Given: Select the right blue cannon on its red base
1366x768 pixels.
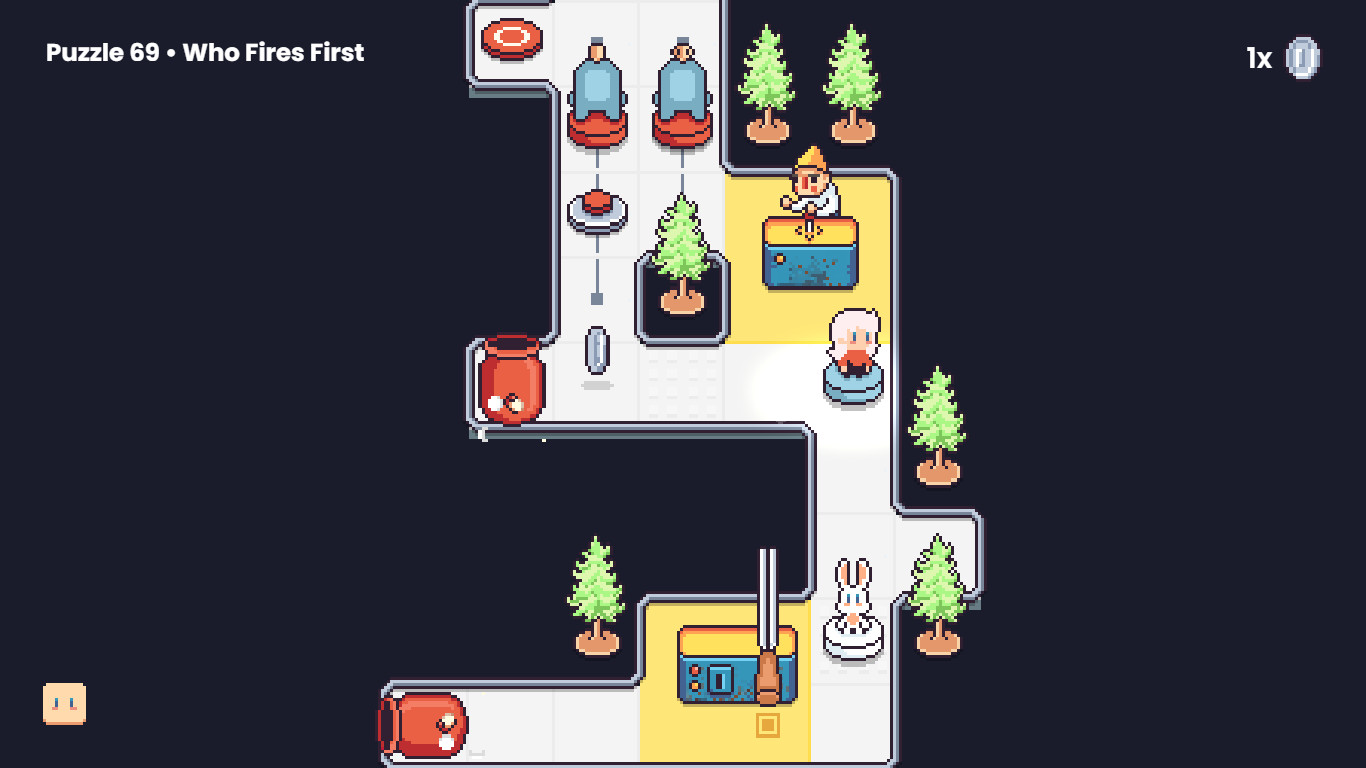Looking at the screenshot, I should pyautogui.click(x=682, y=90).
